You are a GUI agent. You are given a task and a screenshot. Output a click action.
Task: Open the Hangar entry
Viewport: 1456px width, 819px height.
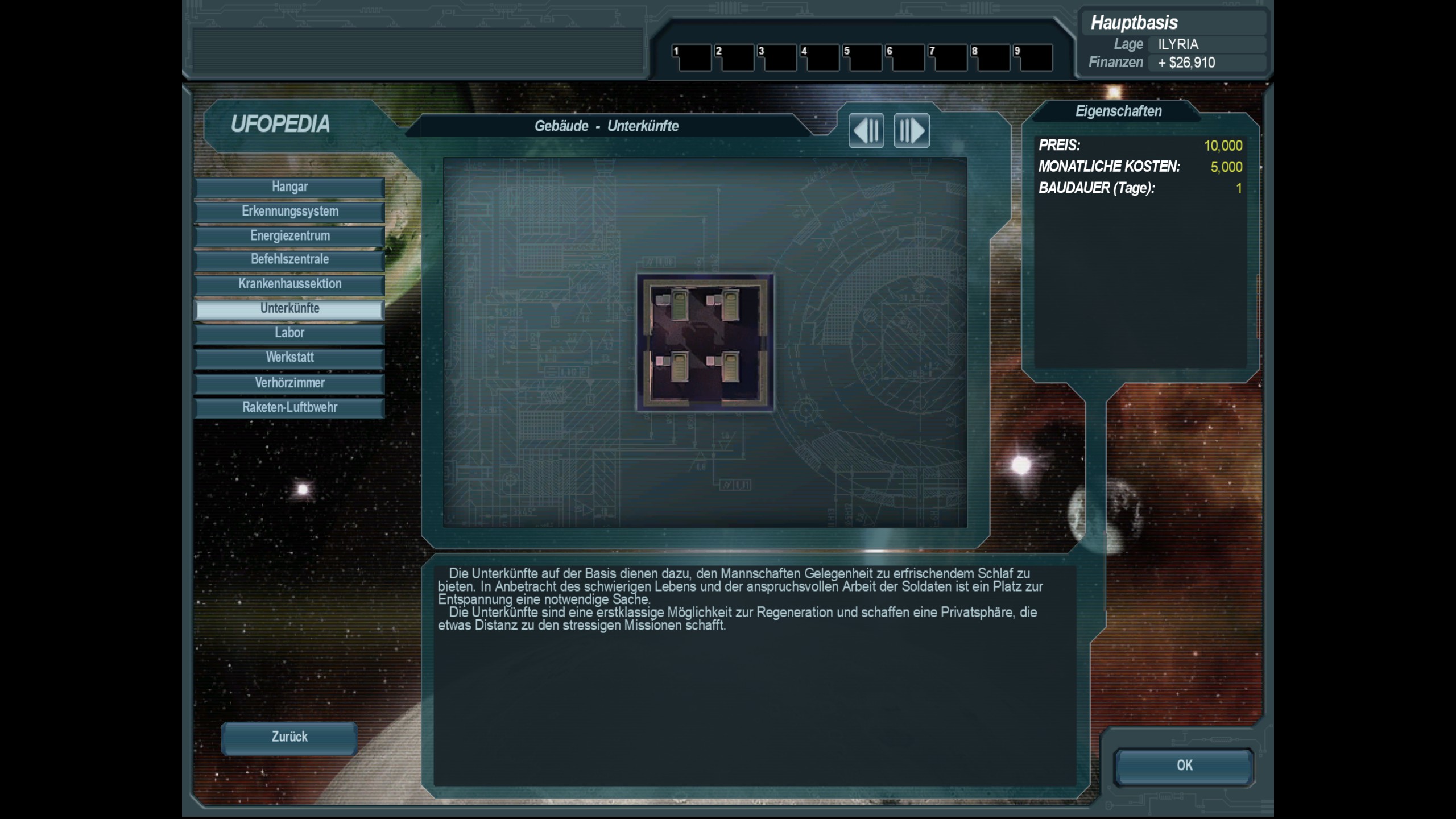[x=289, y=187]
